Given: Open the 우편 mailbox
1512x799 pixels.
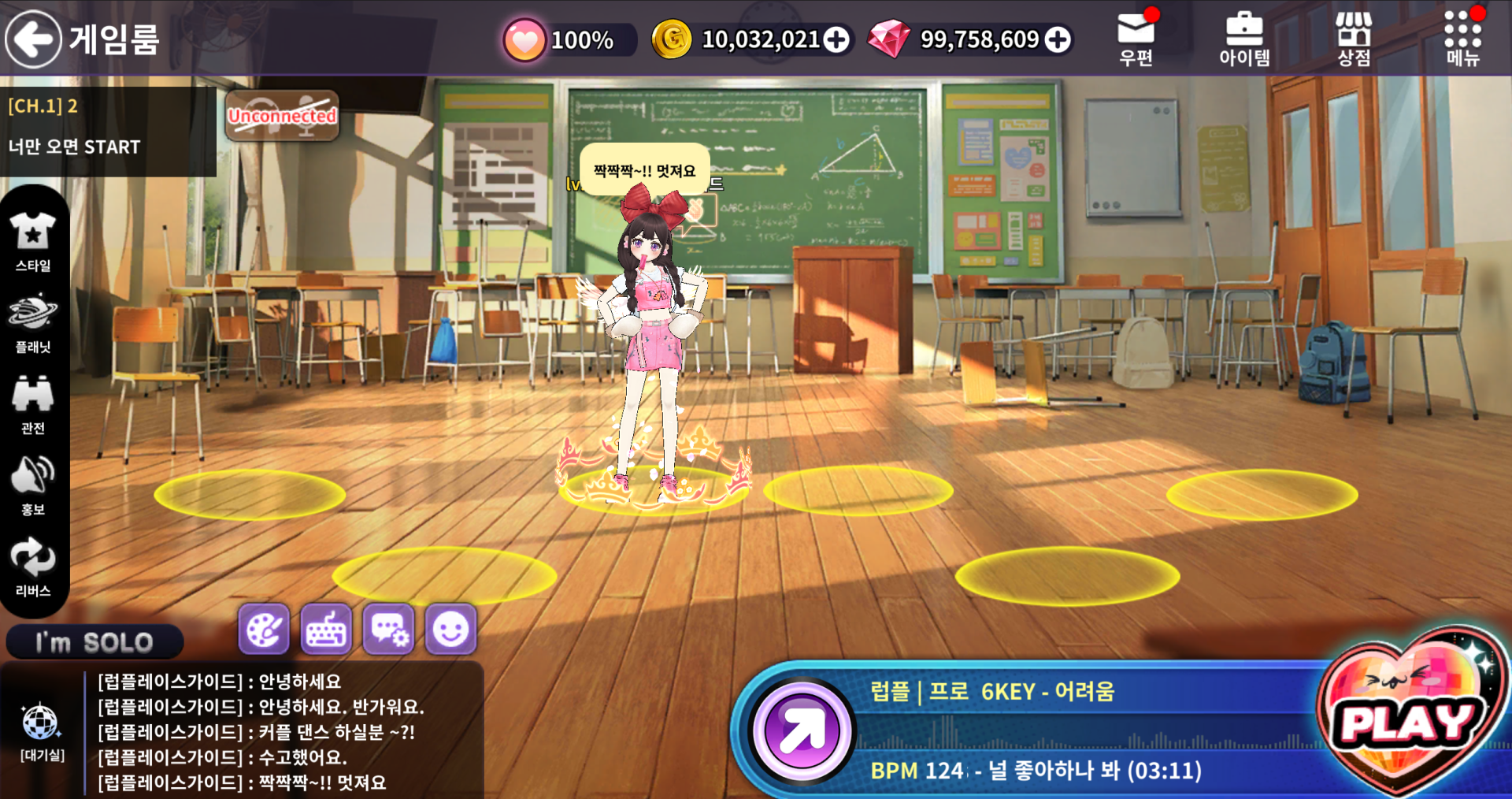Looking at the screenshot, I should [1136, 39].
